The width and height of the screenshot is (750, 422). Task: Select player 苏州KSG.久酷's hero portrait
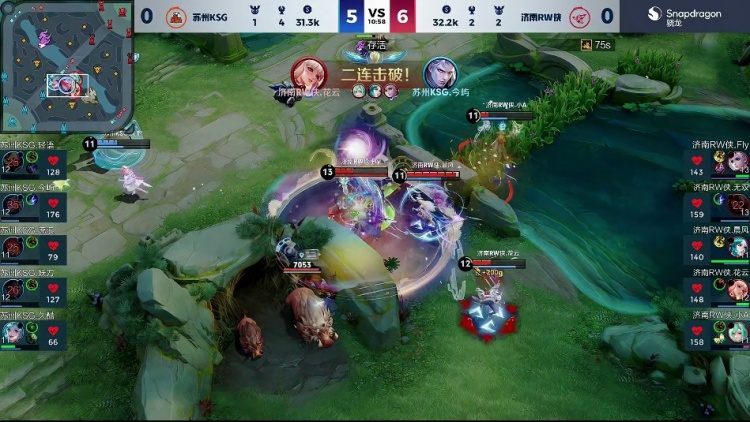[x=12, y=333]
